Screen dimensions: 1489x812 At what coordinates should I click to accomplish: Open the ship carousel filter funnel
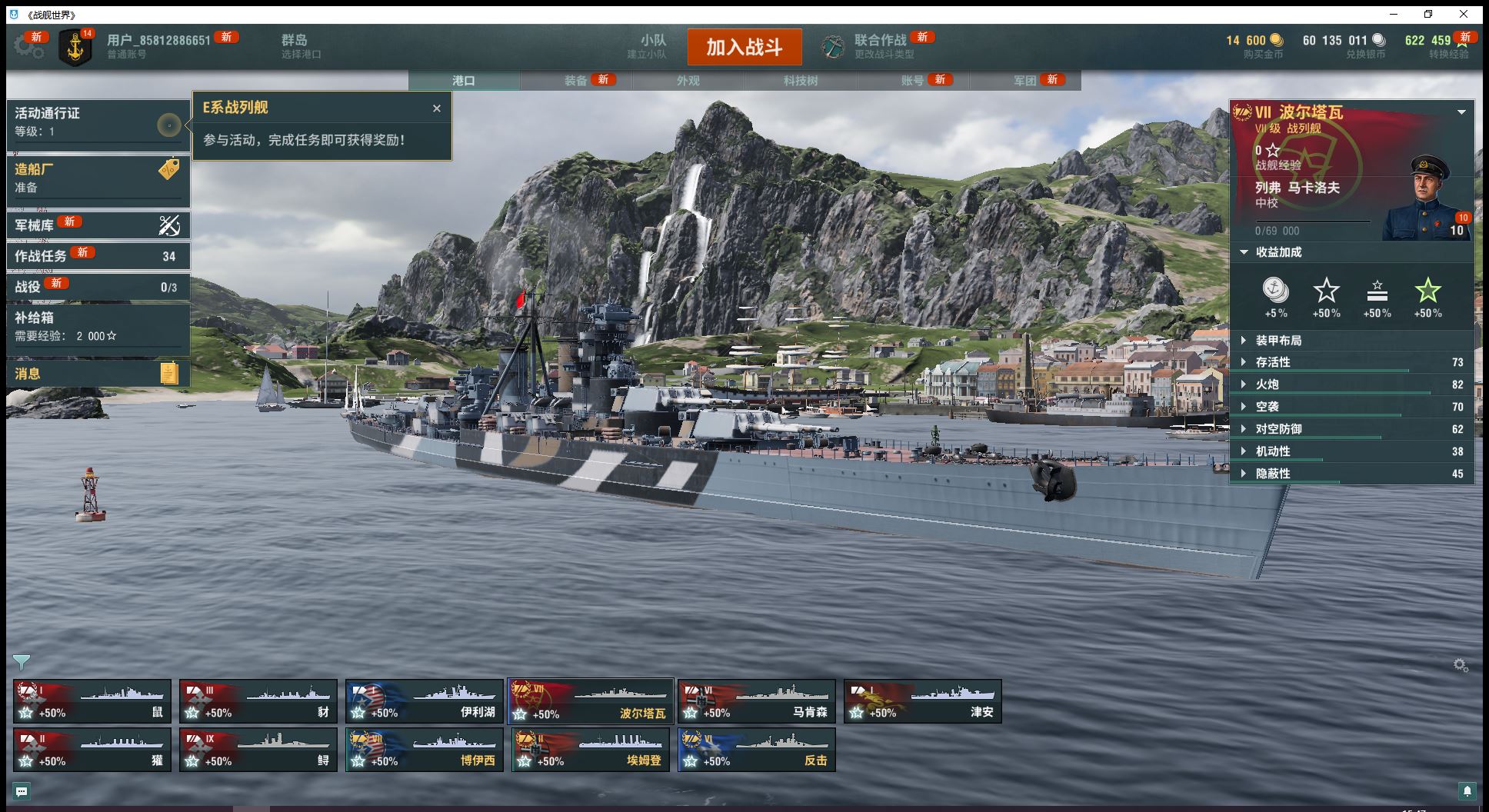click(22, 662)
